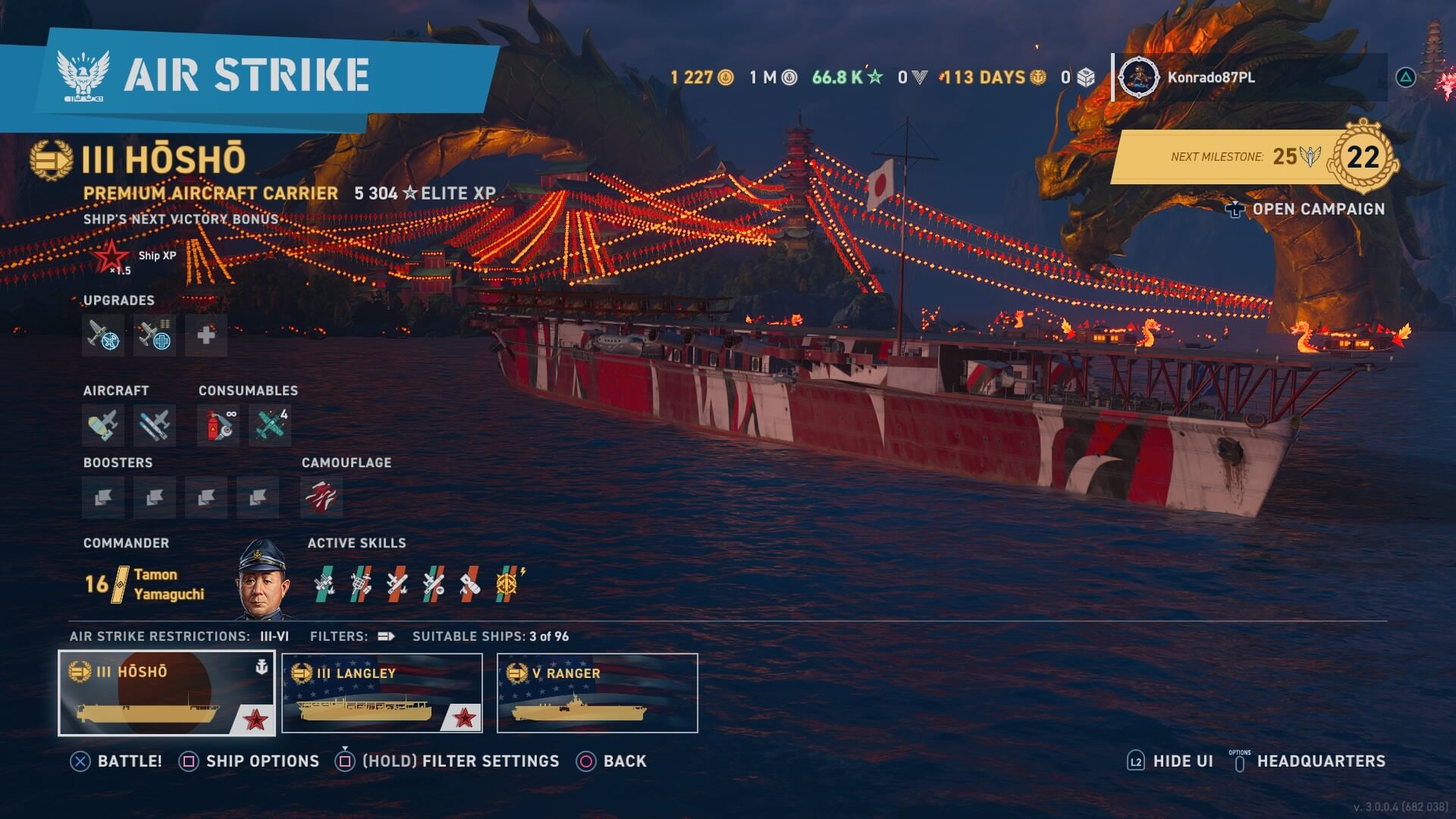Select the first active commander skill icon
Screen dimensions: 1456x819
tap(325, 584)
